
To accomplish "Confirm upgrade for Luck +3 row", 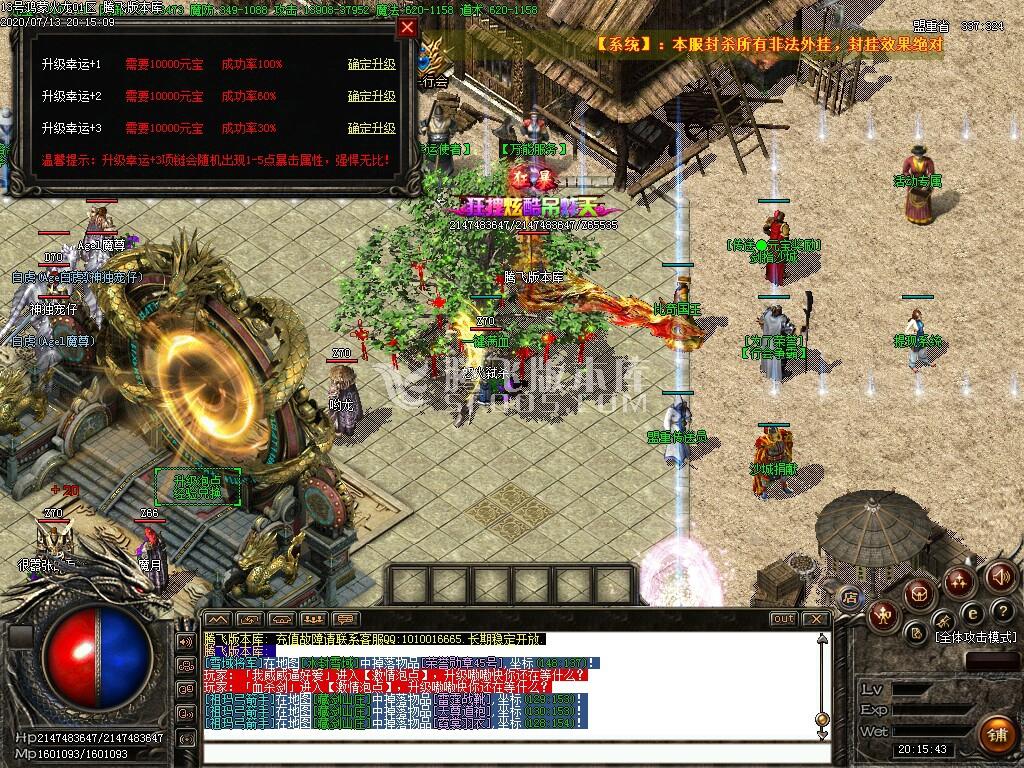I will click(371, 129).
